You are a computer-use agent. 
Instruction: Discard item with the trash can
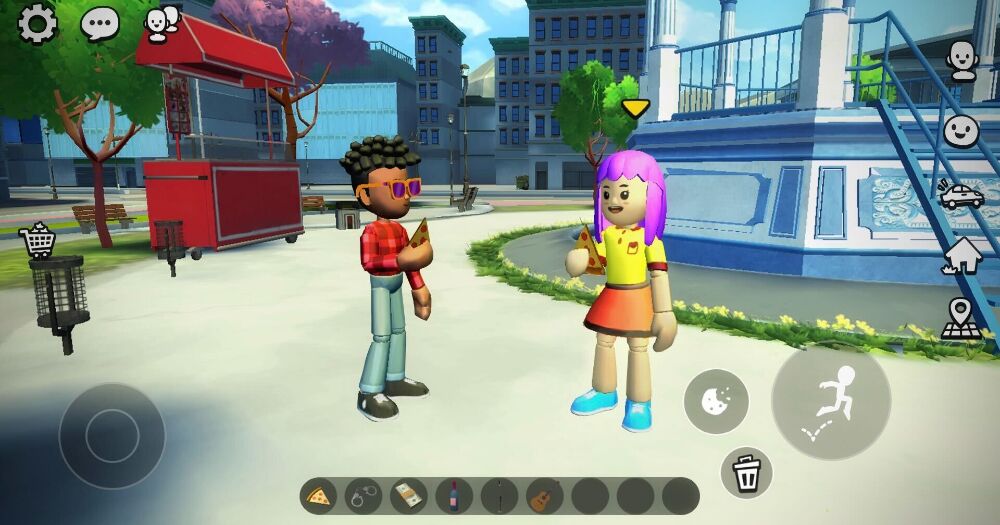click(747, 472)
